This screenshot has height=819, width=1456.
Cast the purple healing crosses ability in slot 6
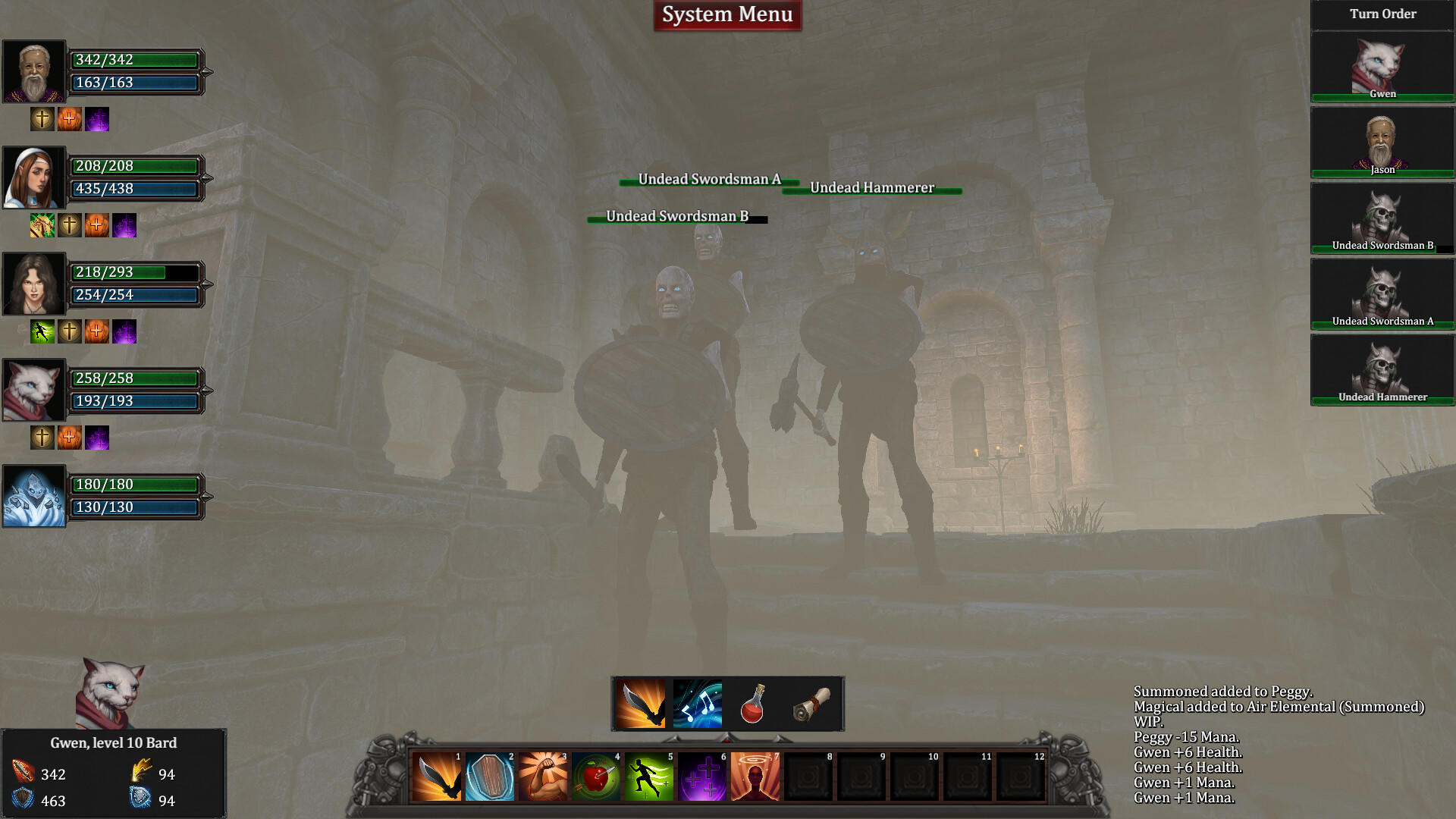point(701,776)
